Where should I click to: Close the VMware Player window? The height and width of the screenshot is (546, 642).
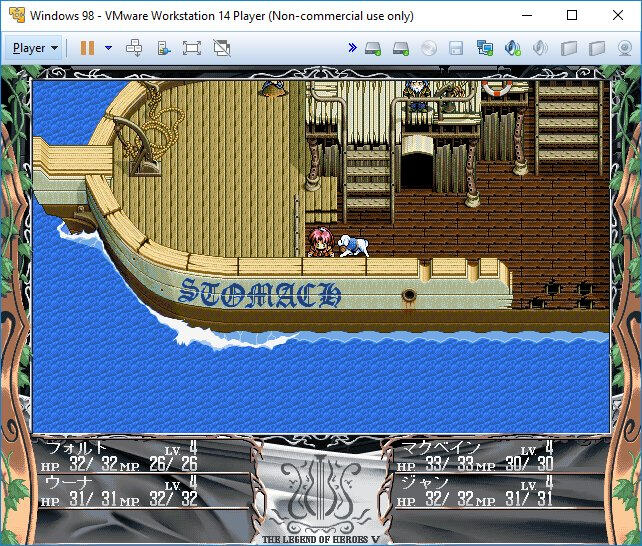click(616, 16)
